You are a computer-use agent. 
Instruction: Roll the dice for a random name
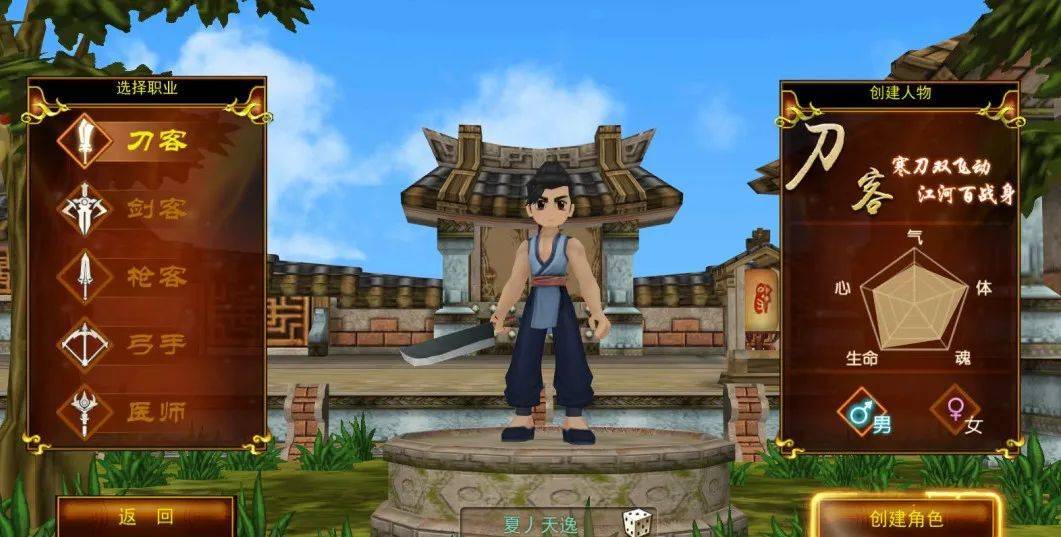point(636,523)
